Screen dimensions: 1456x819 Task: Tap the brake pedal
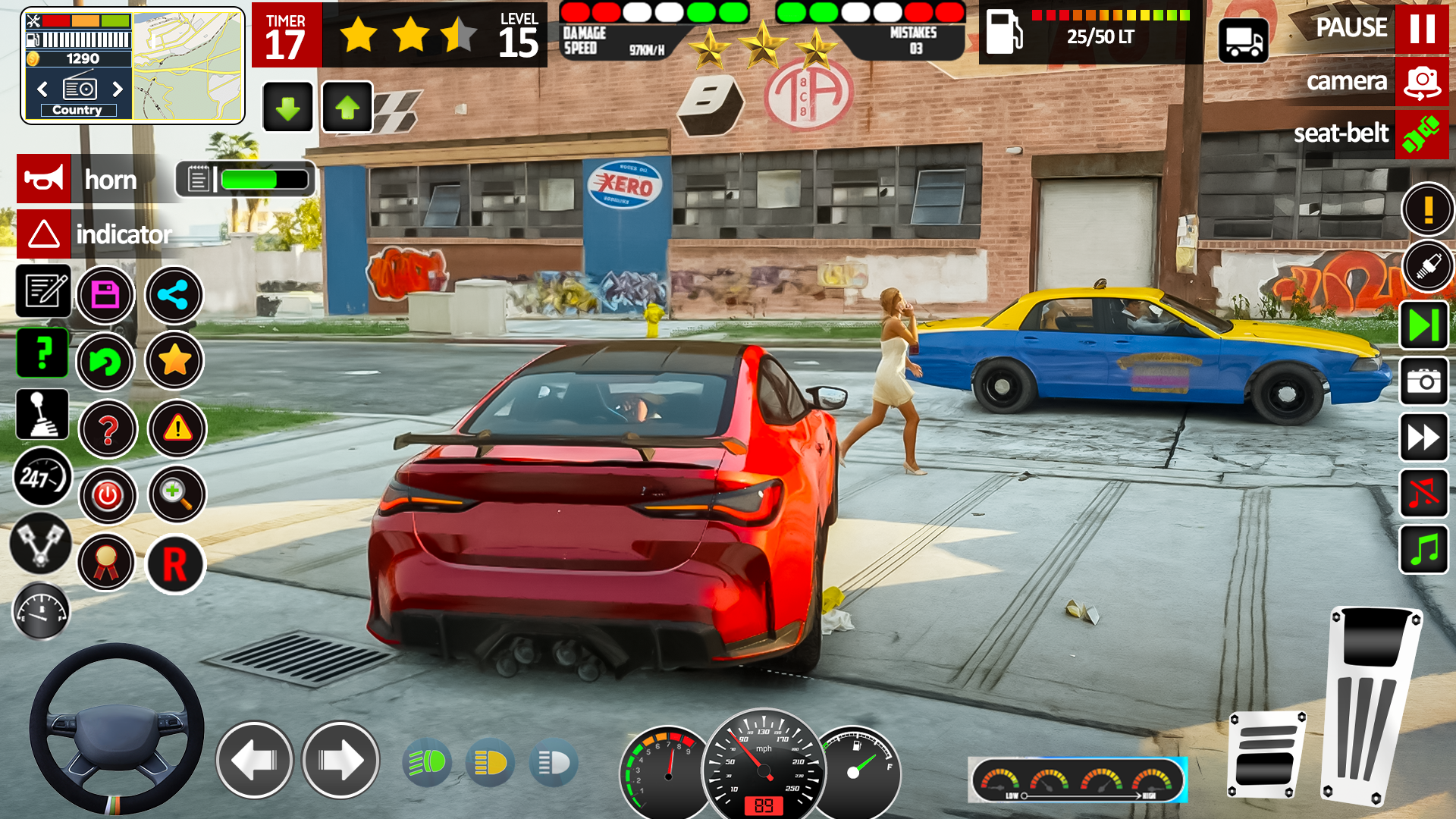coord(1266,755)
